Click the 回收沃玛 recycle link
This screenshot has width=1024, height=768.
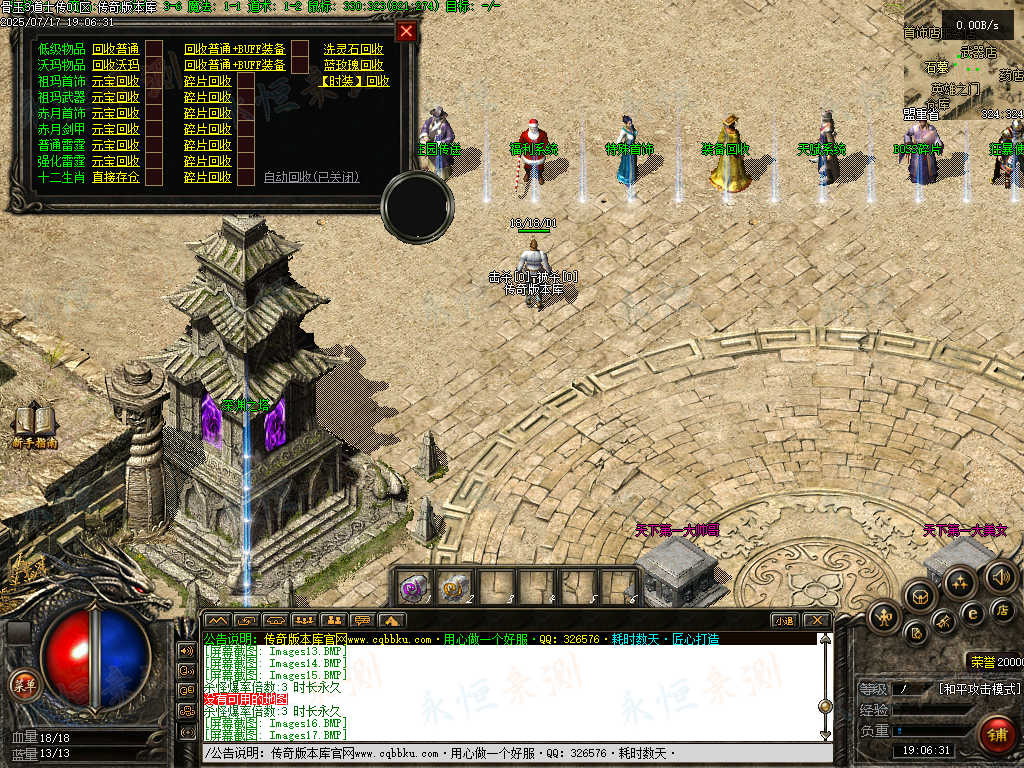(x=115, y=65)
